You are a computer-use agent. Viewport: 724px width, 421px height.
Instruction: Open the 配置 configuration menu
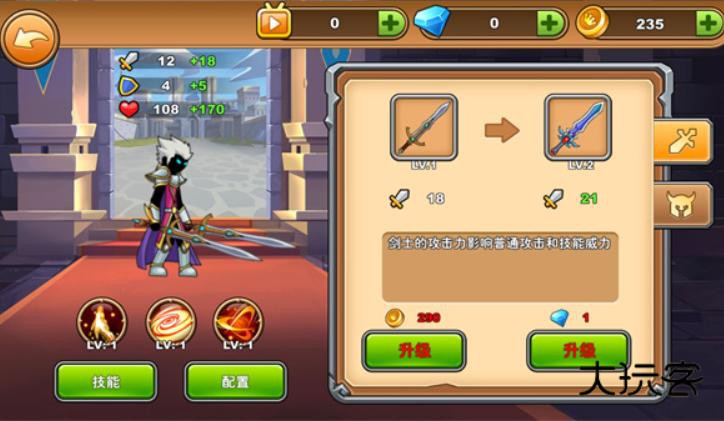(x=235, y=381)
